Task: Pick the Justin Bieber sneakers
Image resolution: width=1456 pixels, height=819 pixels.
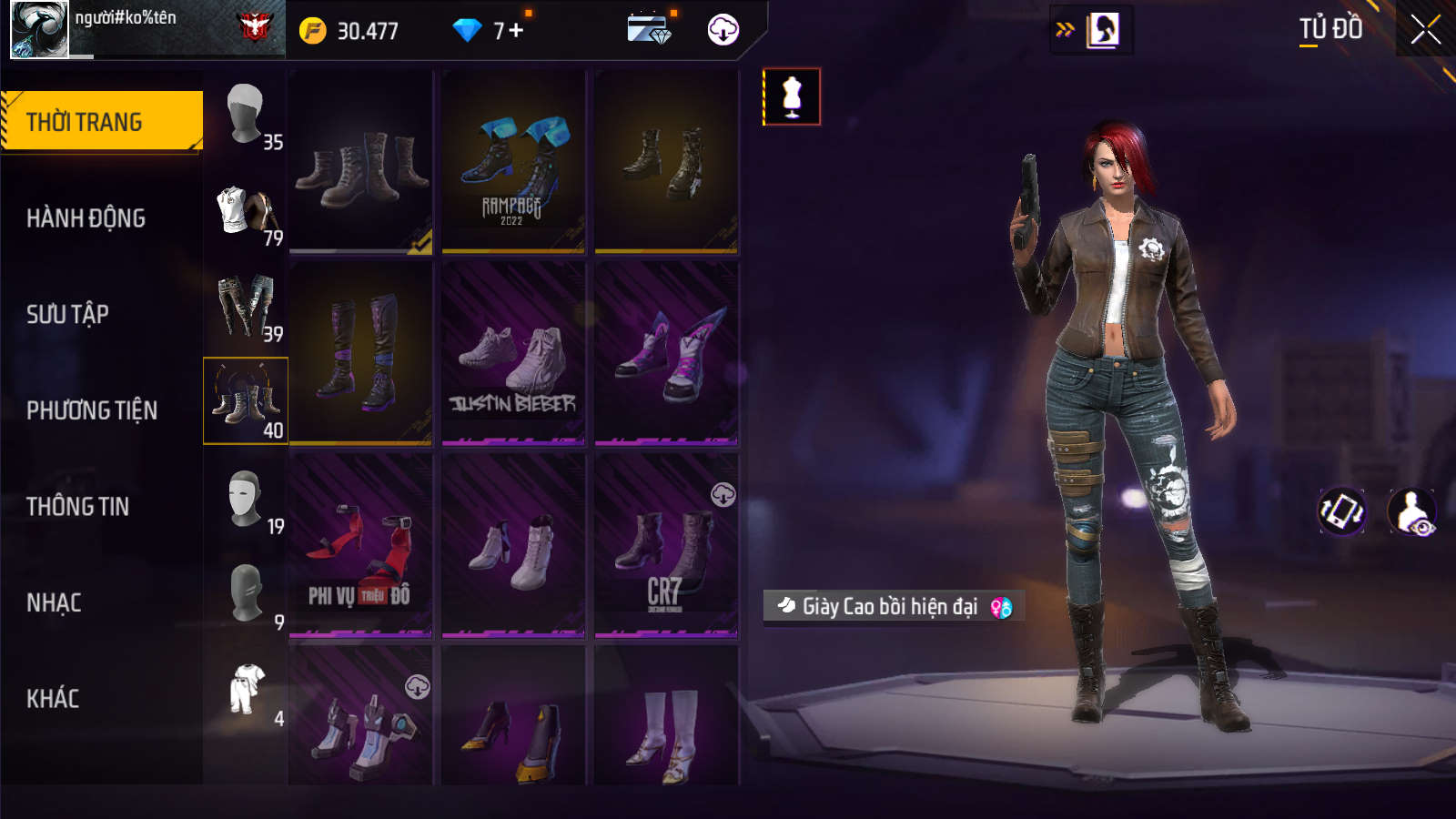Action: [x=513, y=354]
